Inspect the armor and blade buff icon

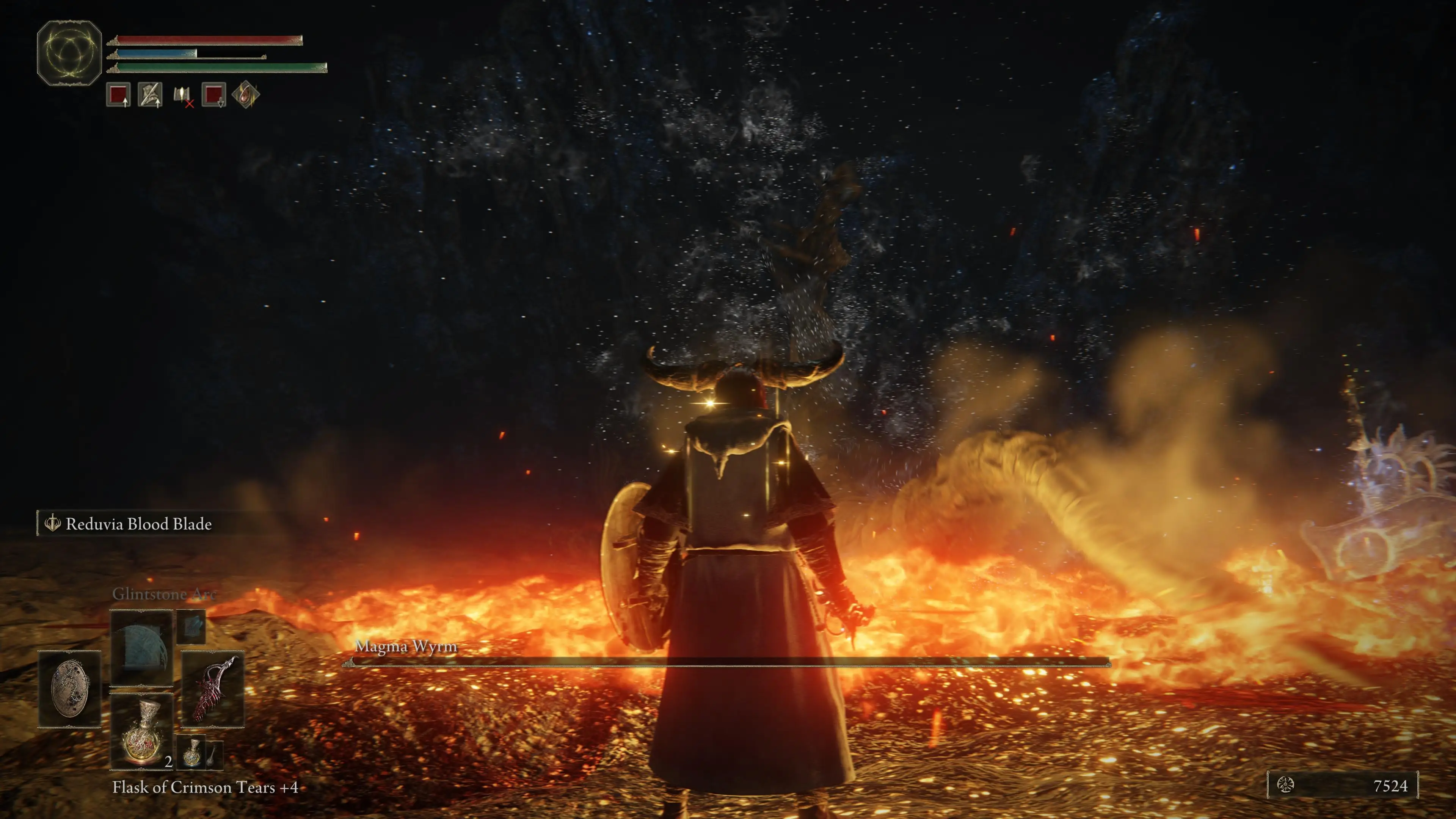pos(150,94)
